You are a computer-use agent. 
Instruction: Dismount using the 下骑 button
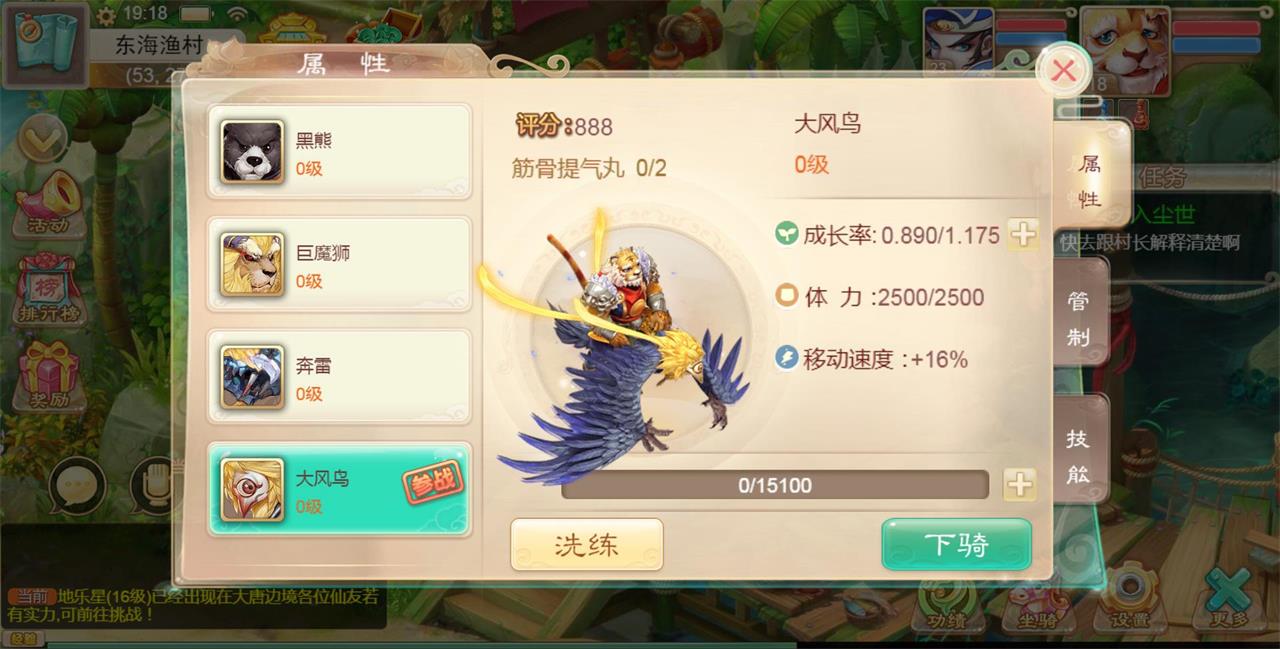pyautogui.click(x=956, y=545)
